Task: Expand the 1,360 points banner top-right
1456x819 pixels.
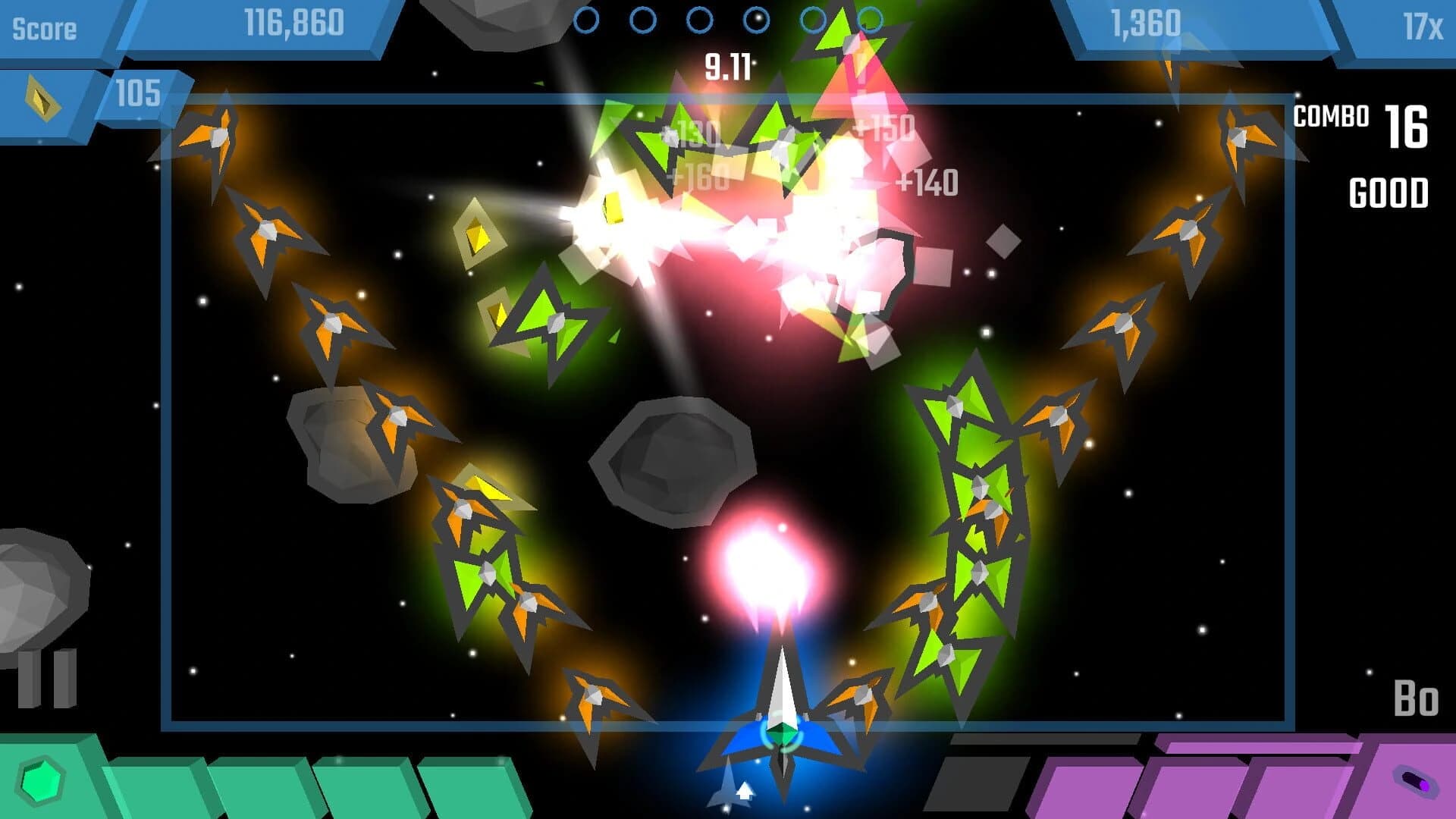Action: [1145, 23]
